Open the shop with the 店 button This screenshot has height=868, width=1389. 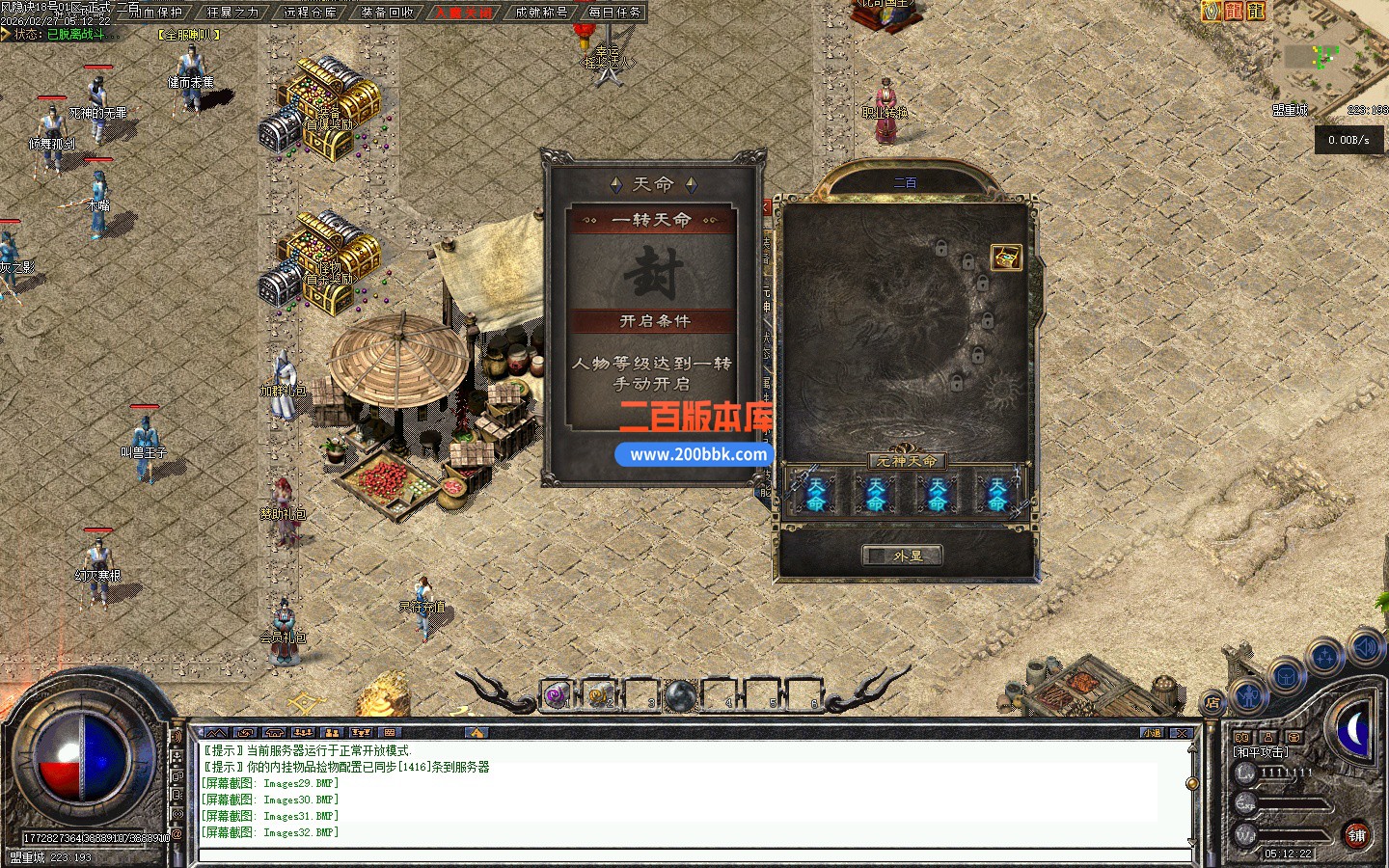(x=1212, y=702)
